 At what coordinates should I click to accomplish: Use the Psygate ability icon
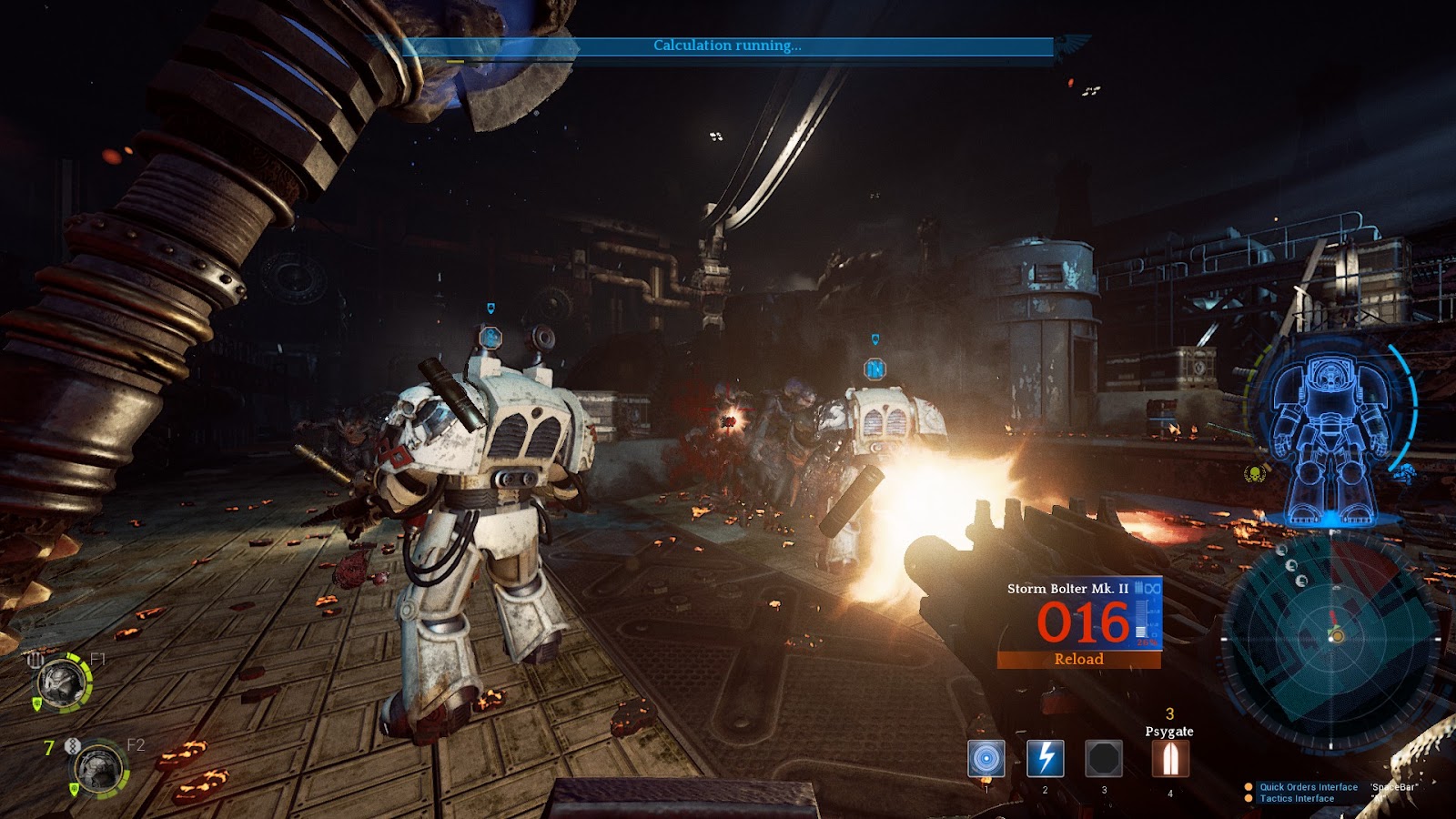1170,758
